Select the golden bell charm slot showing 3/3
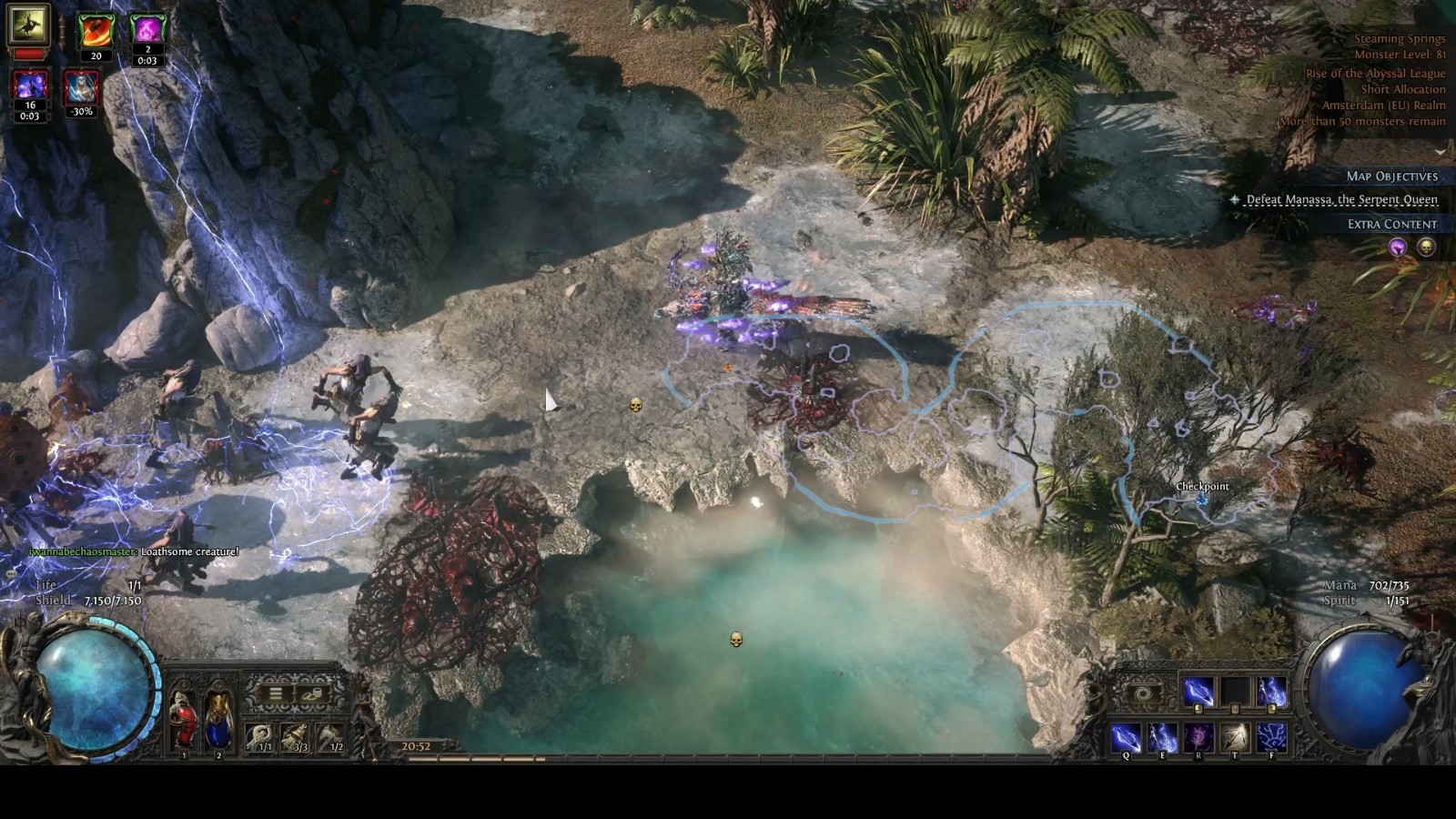 [x=295, y=737]
